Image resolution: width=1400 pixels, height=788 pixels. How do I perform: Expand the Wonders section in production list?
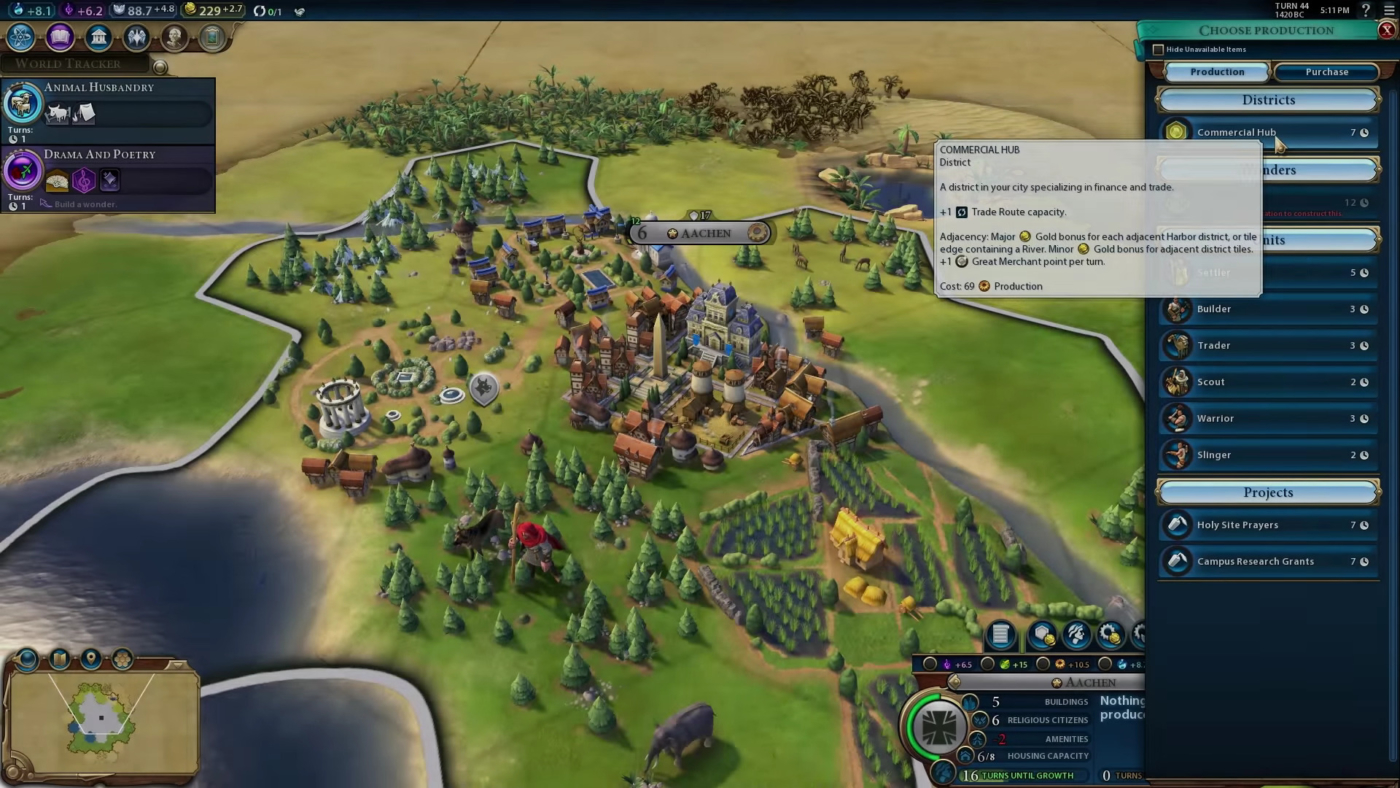pyautogui.click(x=1269, y=170)
